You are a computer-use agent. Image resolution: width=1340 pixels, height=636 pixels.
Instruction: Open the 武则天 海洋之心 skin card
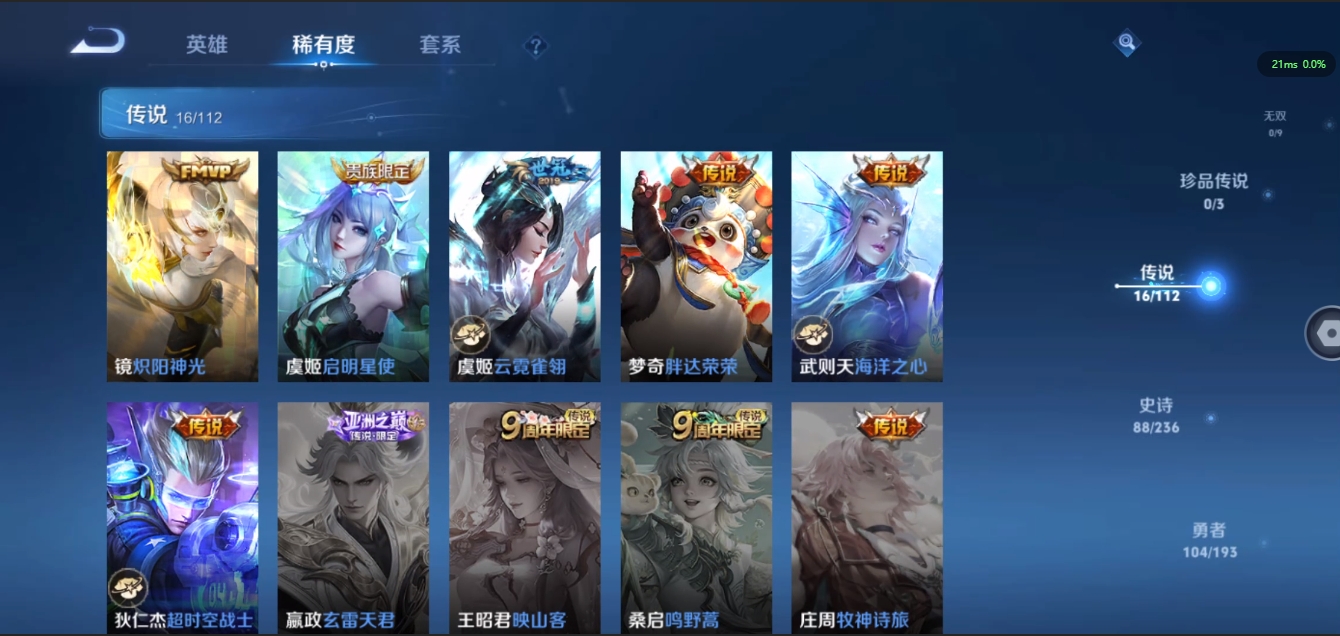(x=867, y=266)
